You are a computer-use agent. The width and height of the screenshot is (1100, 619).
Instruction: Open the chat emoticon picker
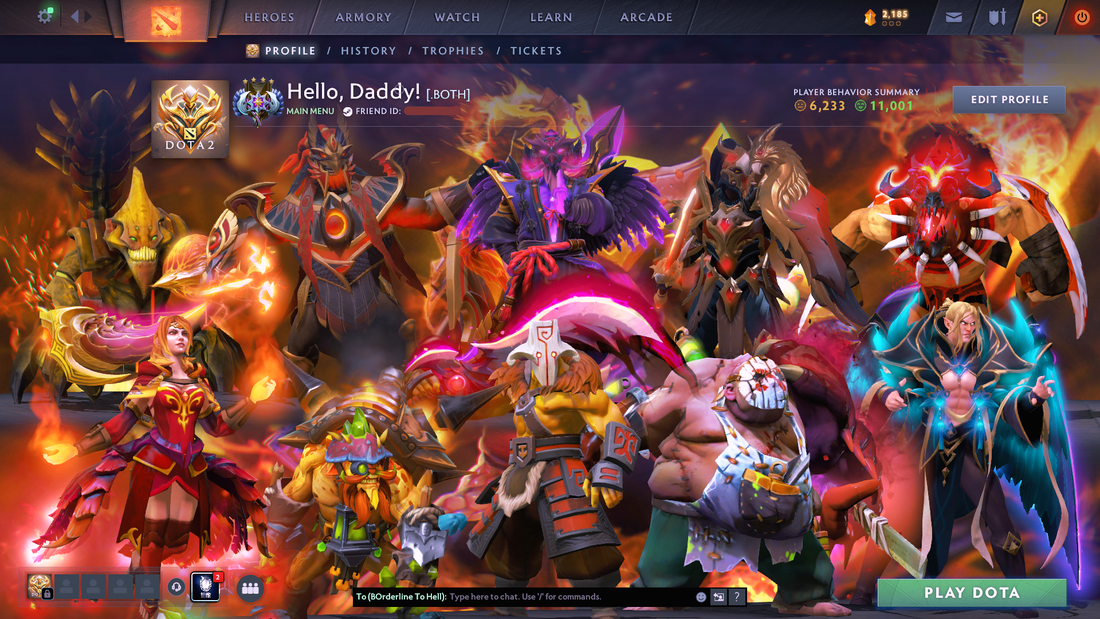click(701, 597)
